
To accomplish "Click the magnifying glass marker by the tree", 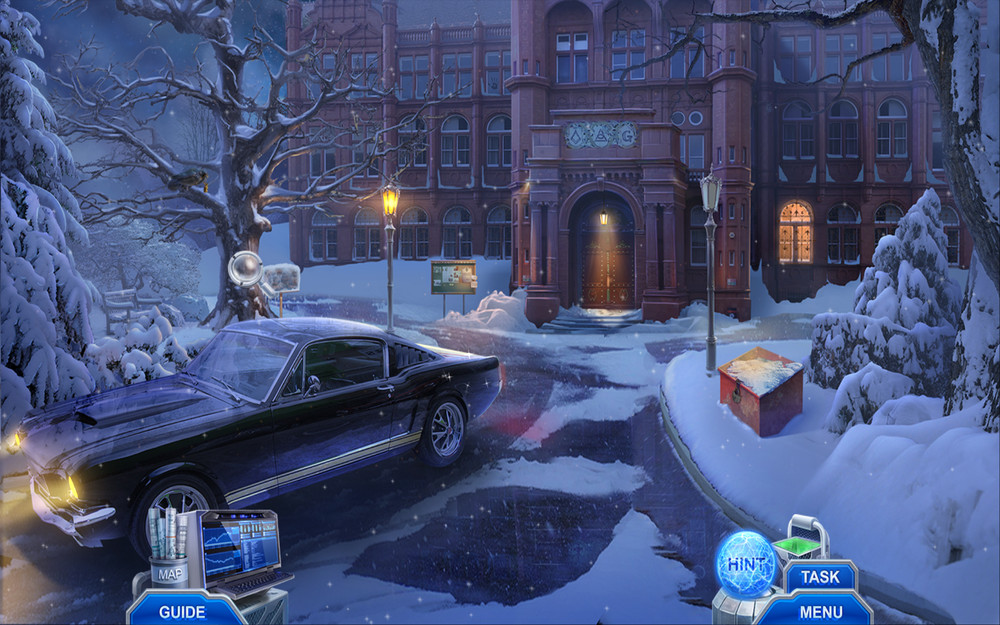I will [x=246, y=270].
